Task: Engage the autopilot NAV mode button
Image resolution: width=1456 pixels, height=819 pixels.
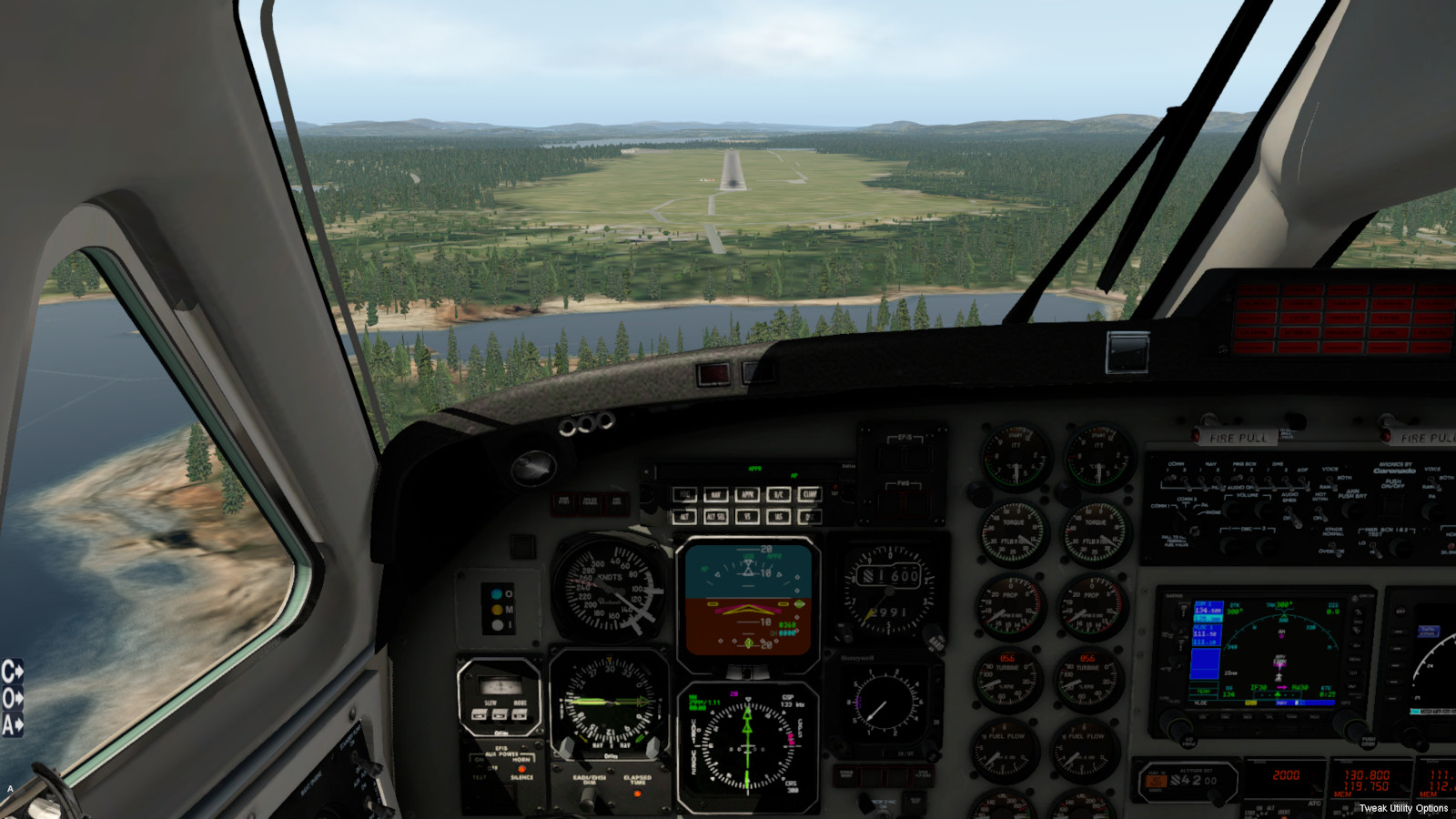Action: click(716, 495)
